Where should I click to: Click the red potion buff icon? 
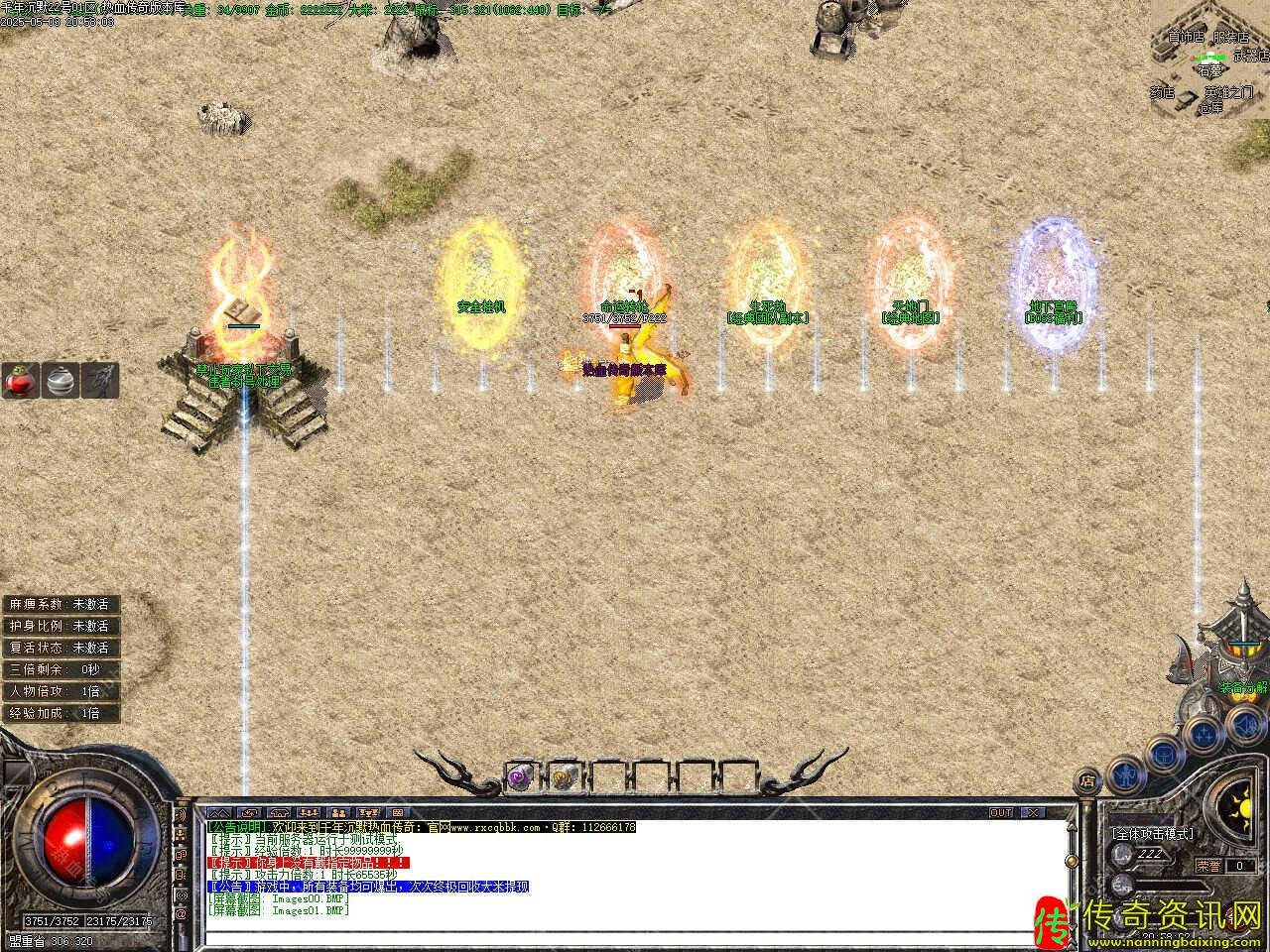point(20,381)
